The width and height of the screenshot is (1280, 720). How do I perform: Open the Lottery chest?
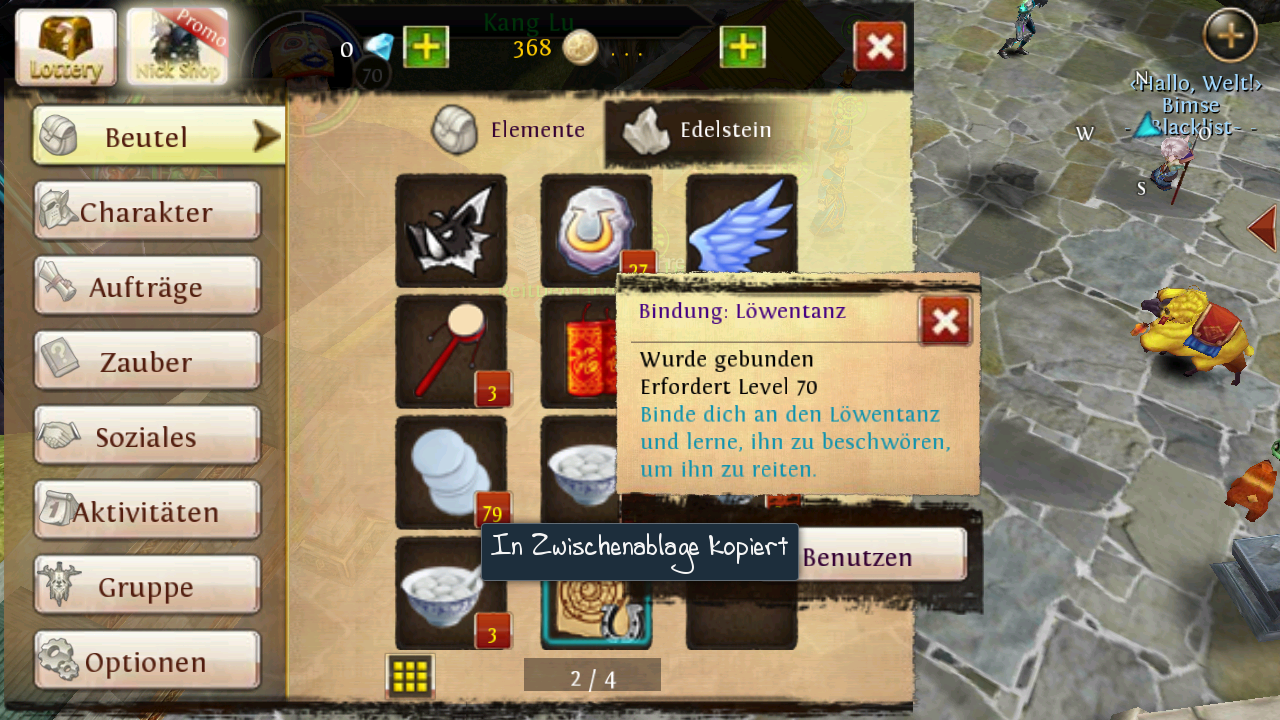click(x=66, y=47)
